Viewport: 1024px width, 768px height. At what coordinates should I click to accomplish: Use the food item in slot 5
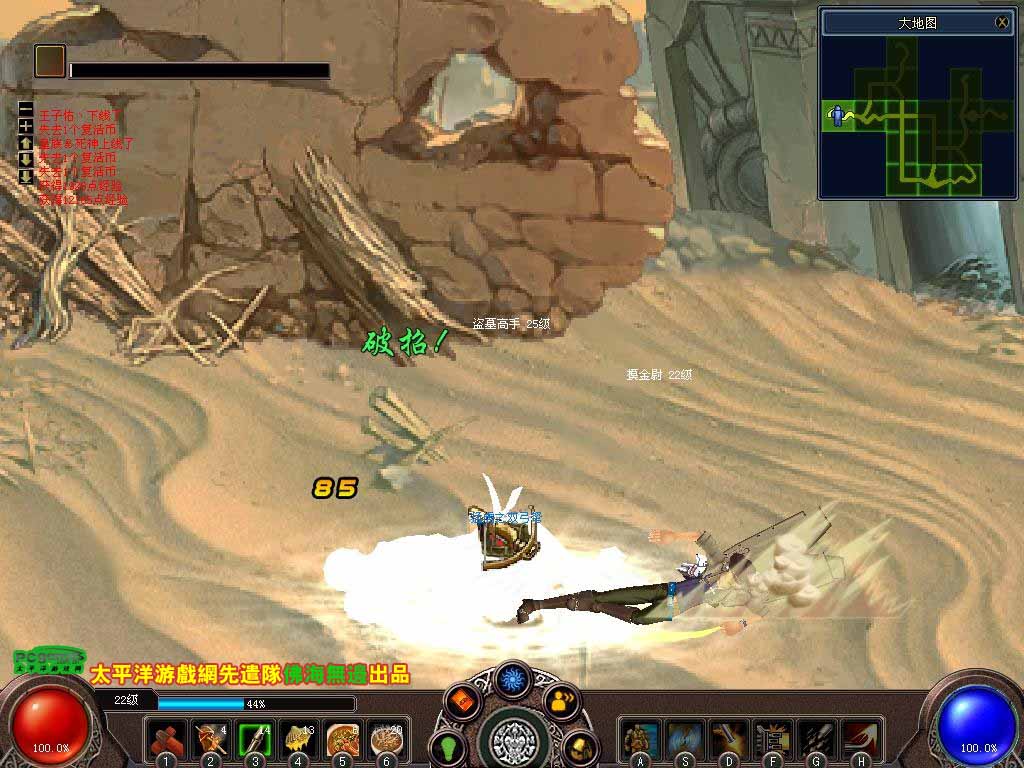point(343,739)
